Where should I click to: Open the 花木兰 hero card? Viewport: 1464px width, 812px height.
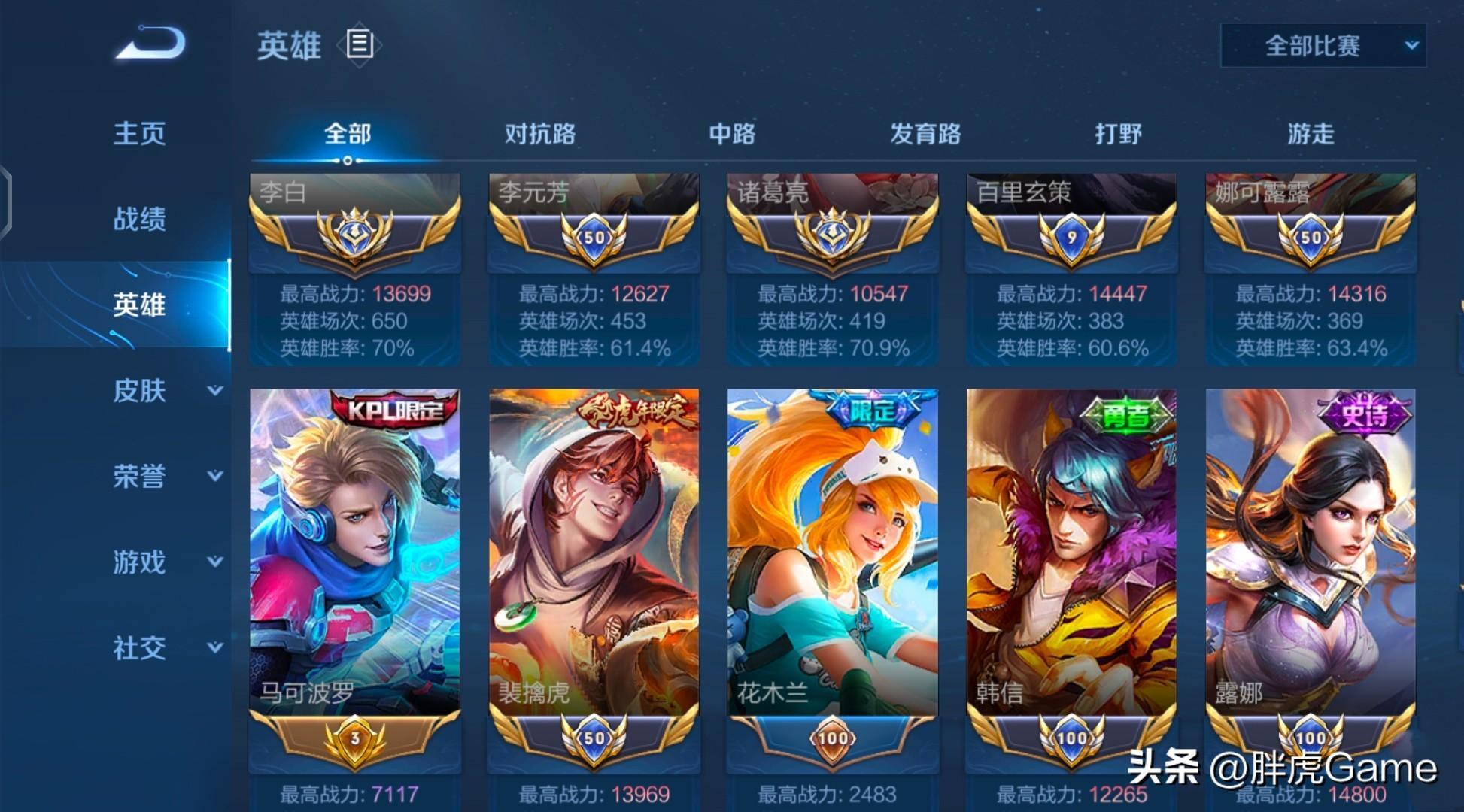click(832, 553)
